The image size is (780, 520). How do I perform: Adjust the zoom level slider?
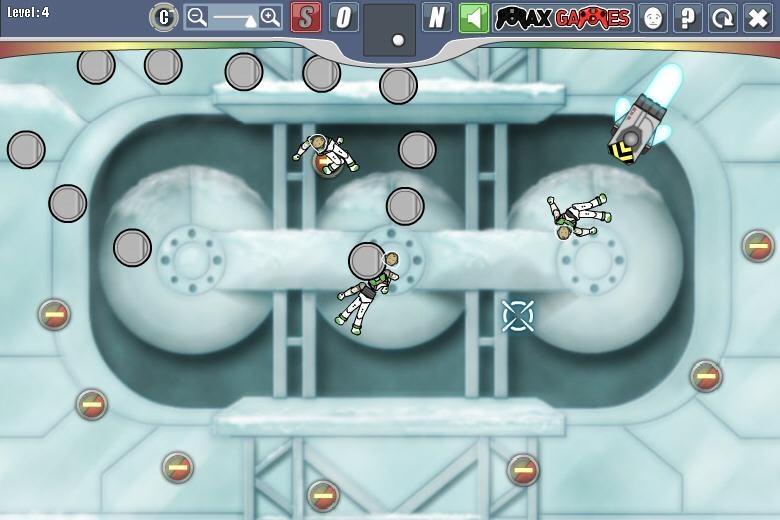click(x=233, y=17)
